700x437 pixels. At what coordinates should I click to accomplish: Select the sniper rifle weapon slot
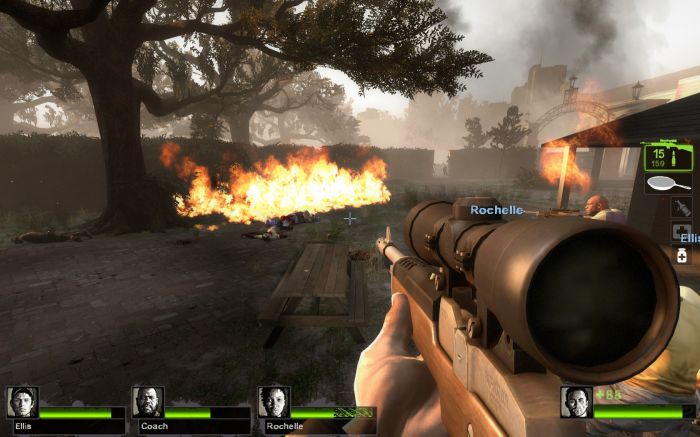(x=662, y=157)
